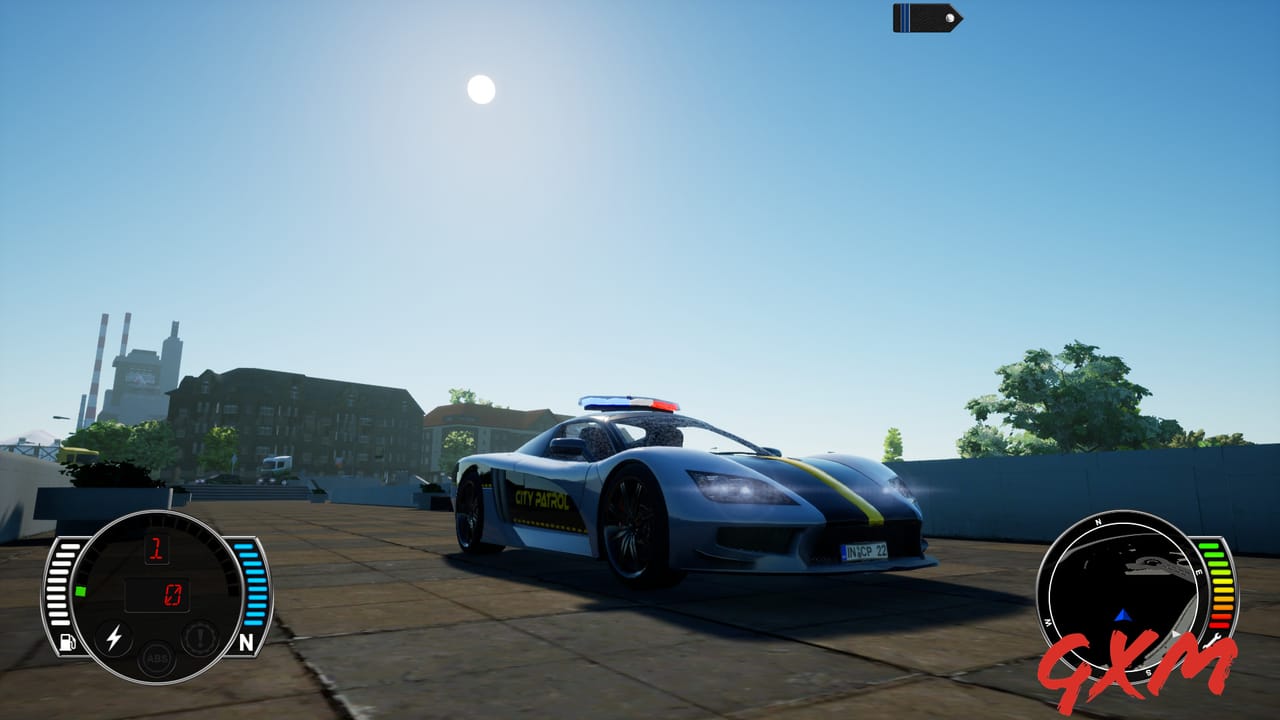Select the tire pressure warning icon
The width and height of the screenshot is (1280, 720).
tap(199, 638)
